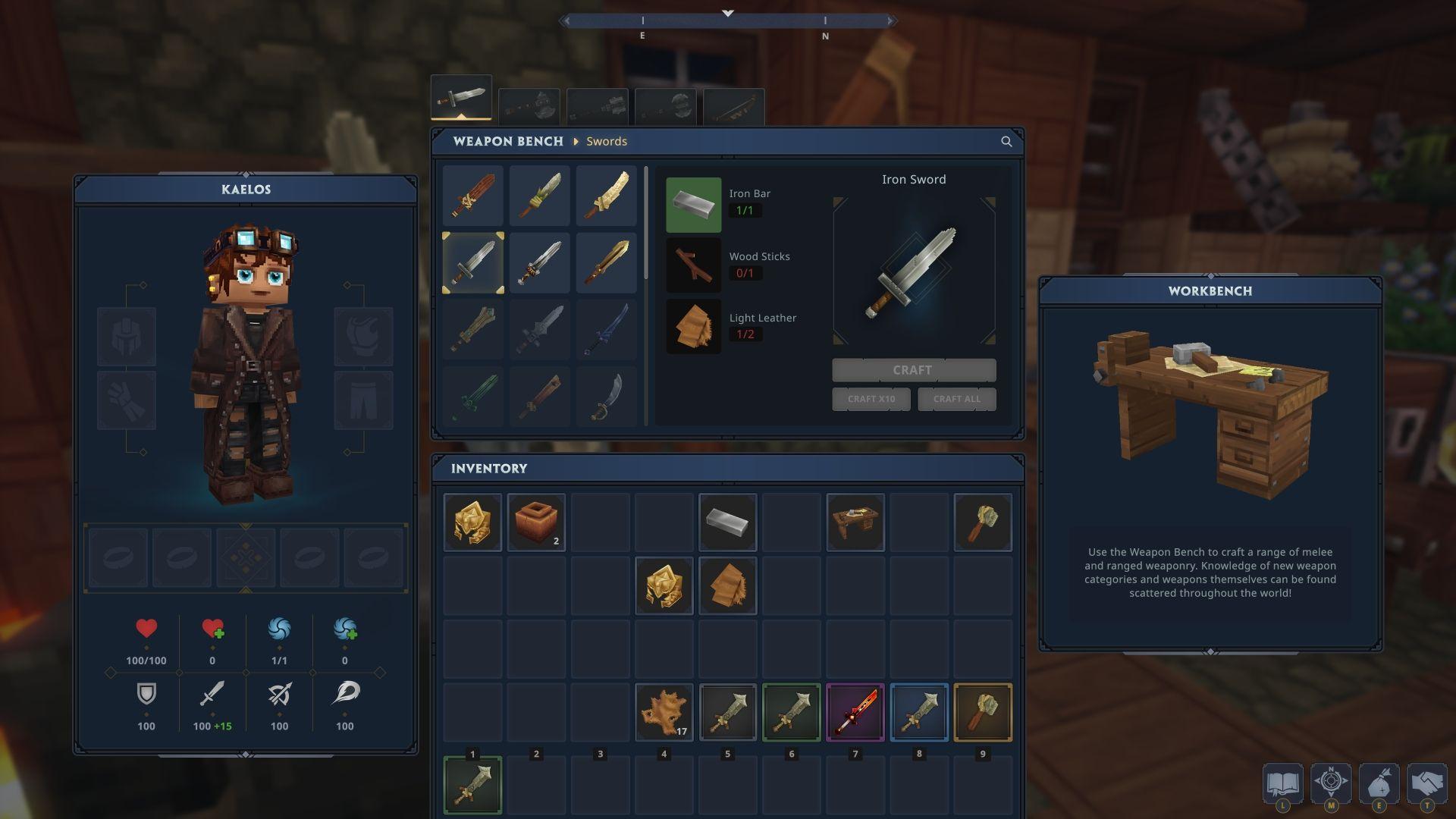Click the Craft All button
The image size is (1456, 819).
click(x=957, y=399)
